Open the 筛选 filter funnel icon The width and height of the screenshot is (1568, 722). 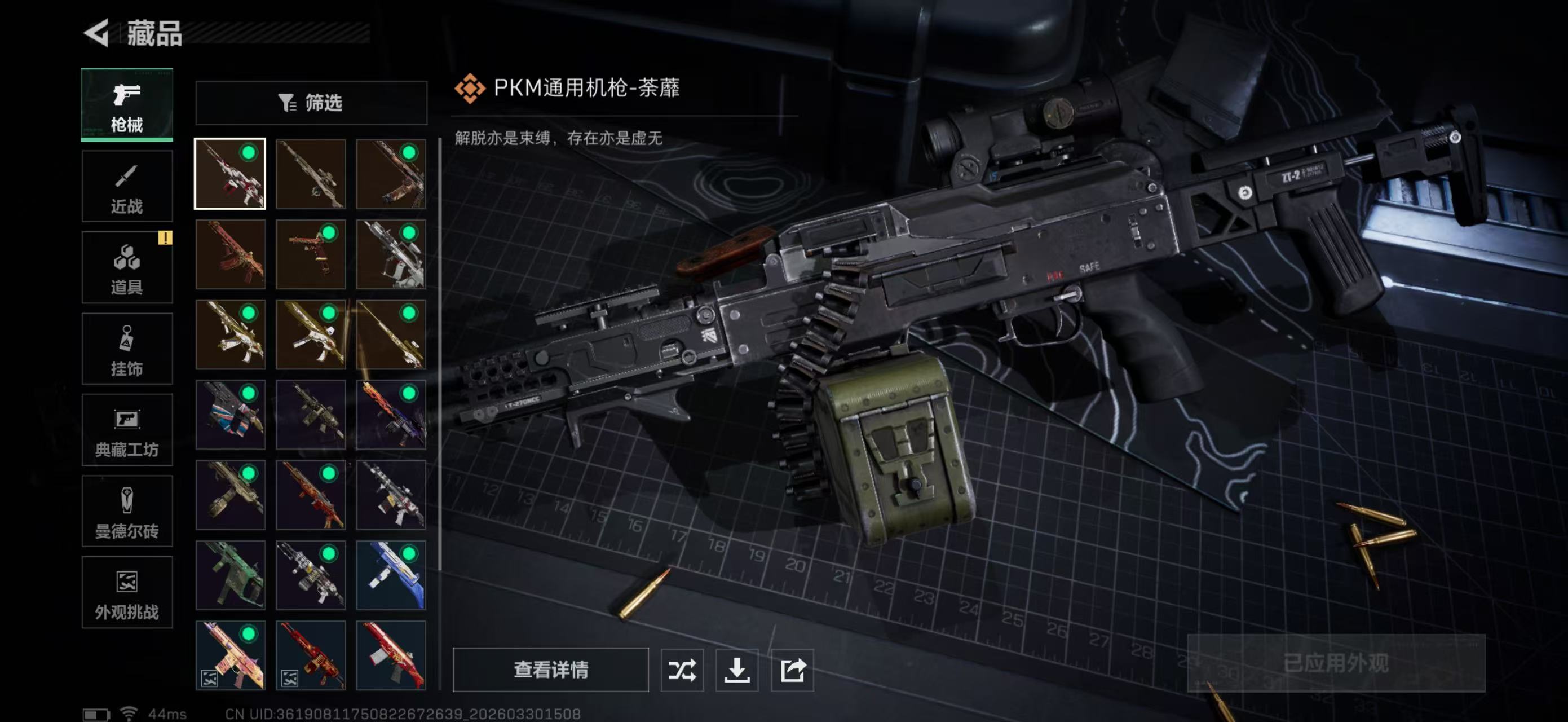click(289, 103)
